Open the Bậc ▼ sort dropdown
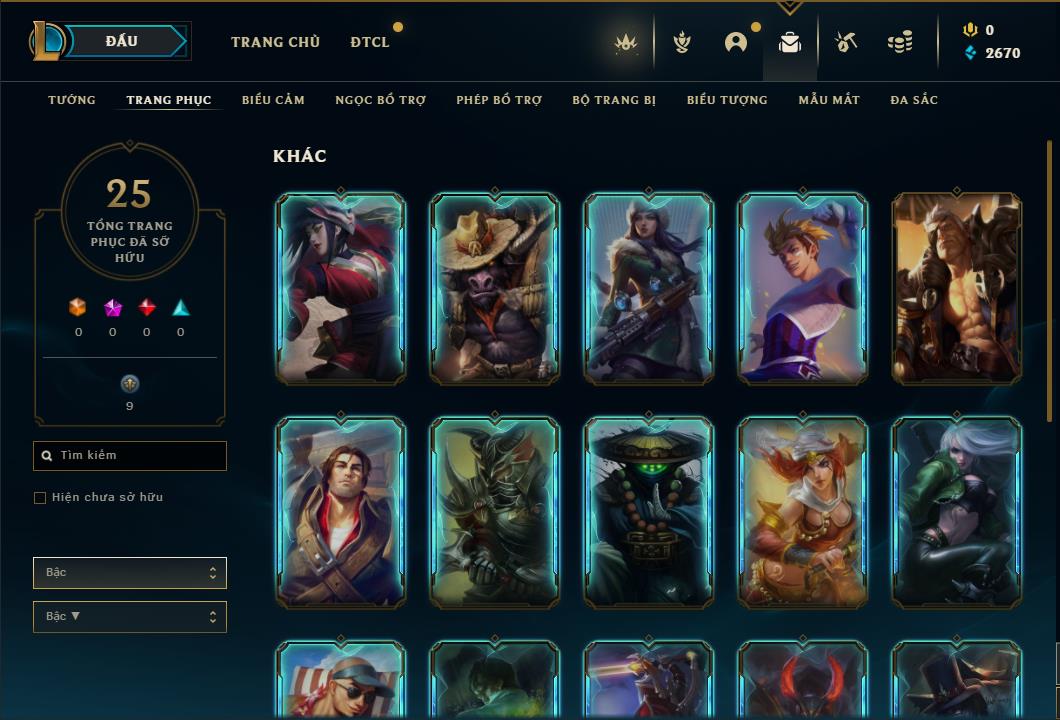The image size is (1060, 720). pyautogui.click(x=130, y=617)
